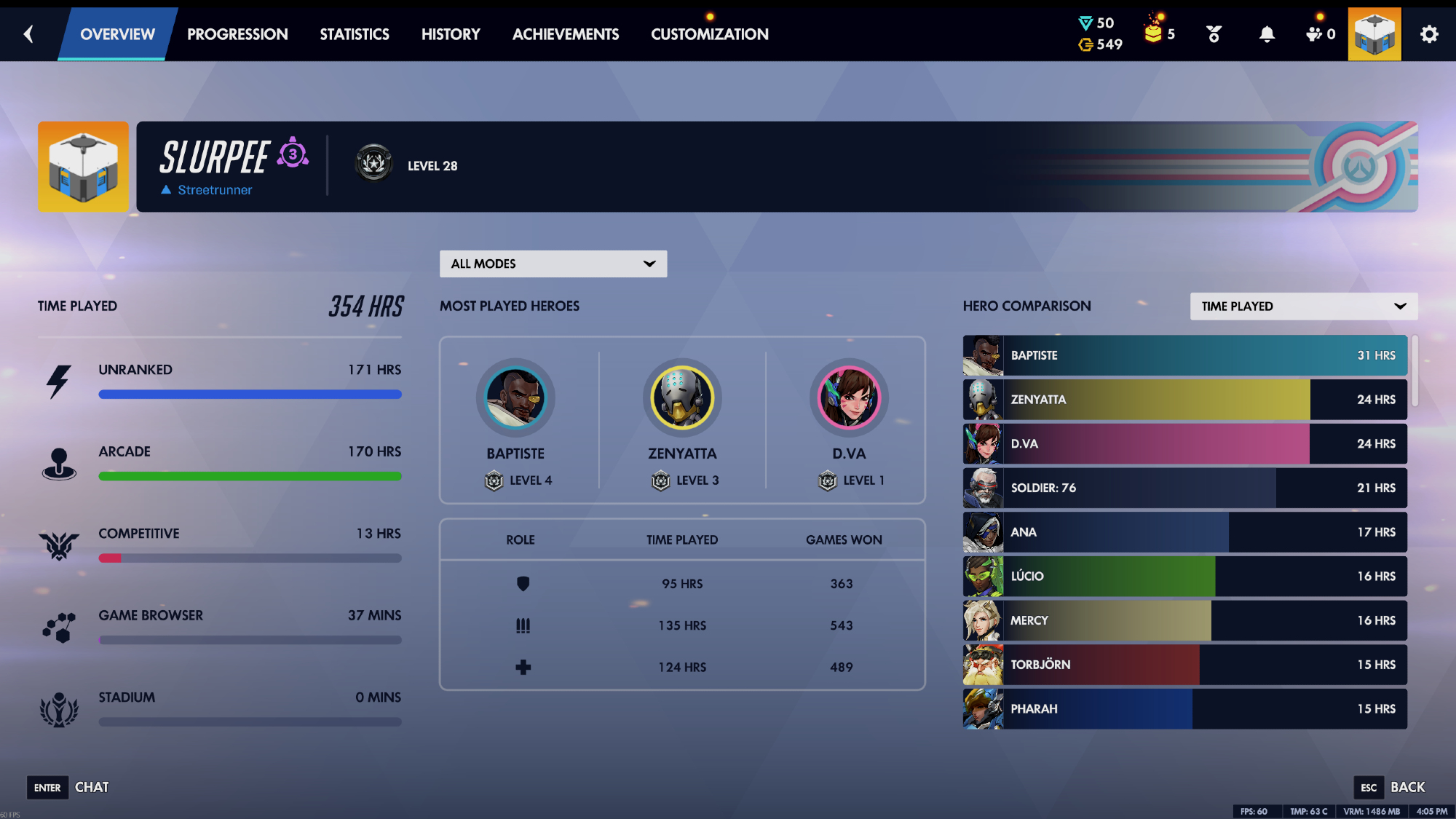The width and height of the screenshot is (1456, 819).
Task: Show the Achievements tab
Action: pos(566,34)
